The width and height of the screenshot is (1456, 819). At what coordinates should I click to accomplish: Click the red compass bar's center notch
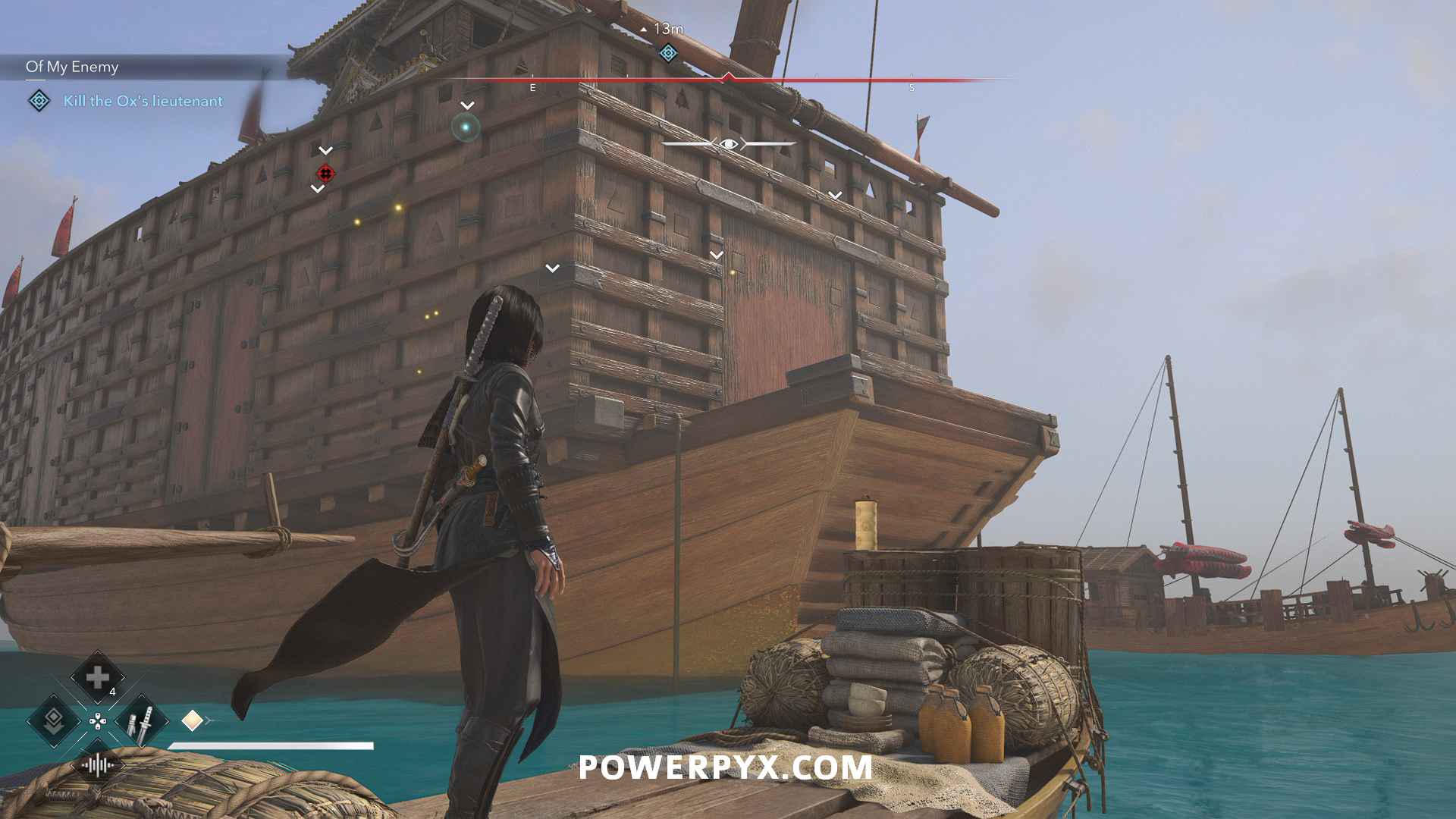[x=728, y=77]
